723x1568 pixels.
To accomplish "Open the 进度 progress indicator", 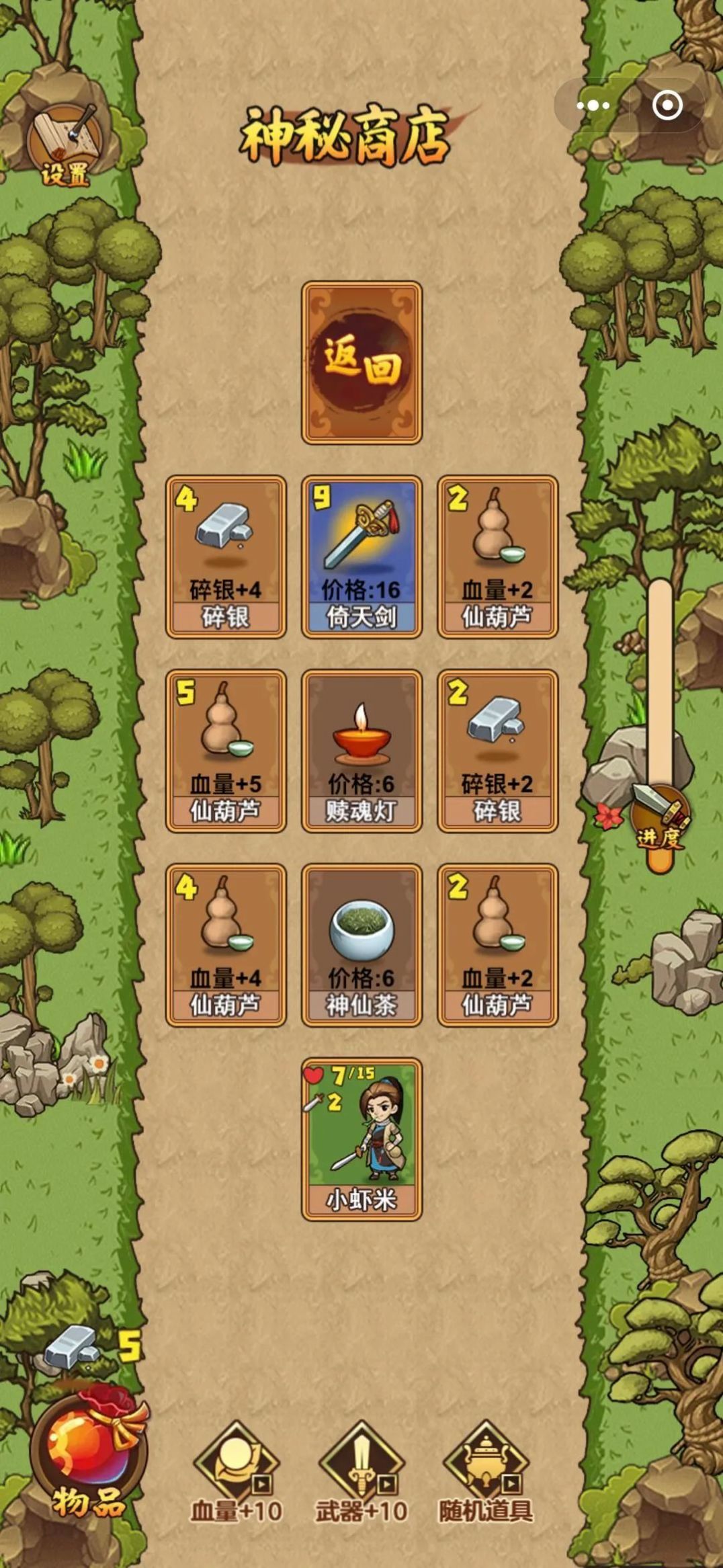I will [x=660, y=821].
